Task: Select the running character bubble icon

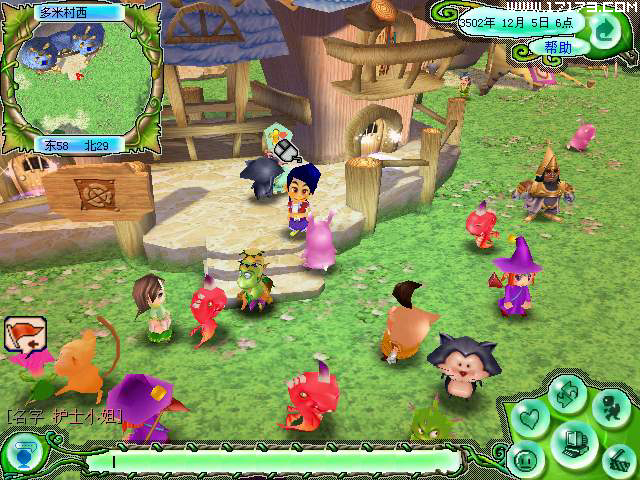Action: point(610,407)
